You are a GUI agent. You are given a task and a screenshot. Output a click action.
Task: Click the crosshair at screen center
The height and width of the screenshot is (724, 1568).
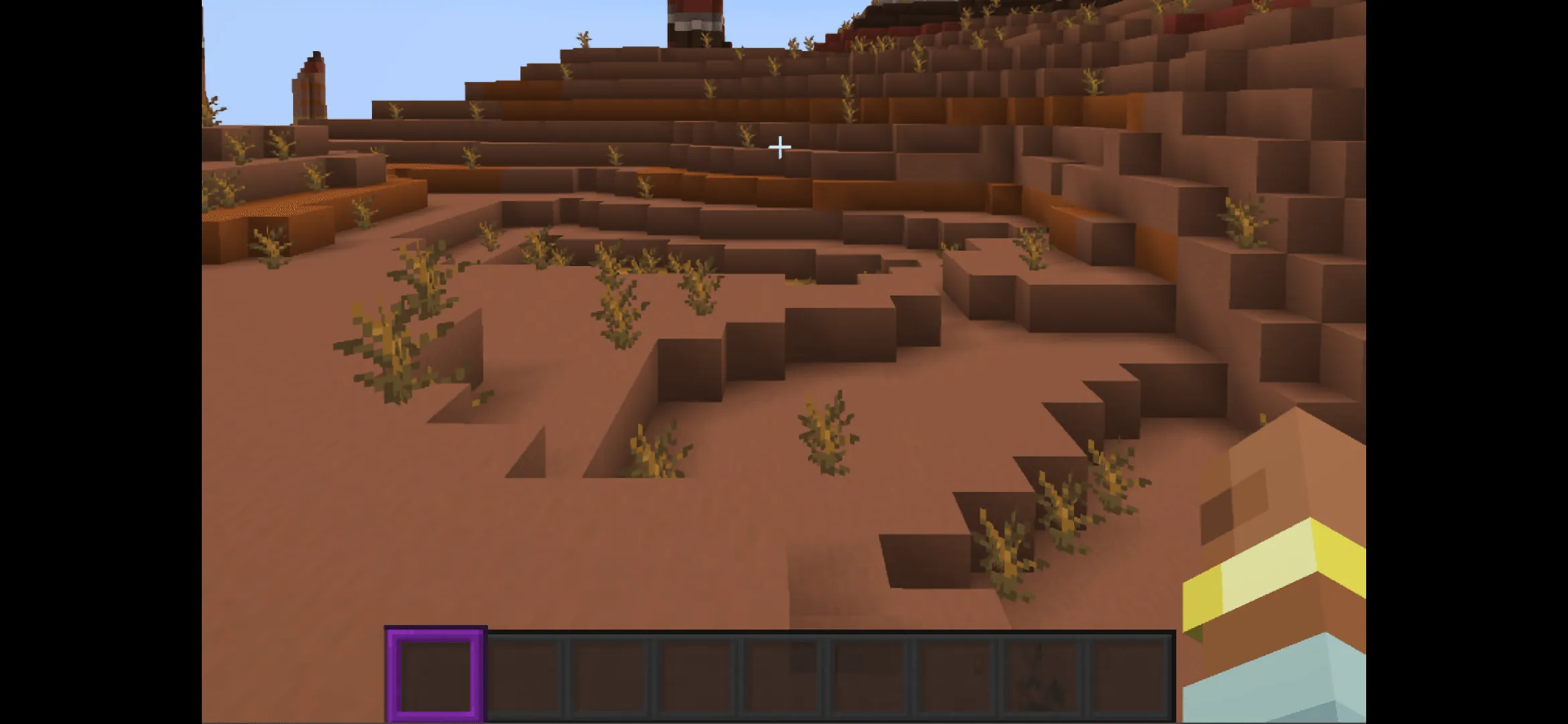tap(781, 146)
